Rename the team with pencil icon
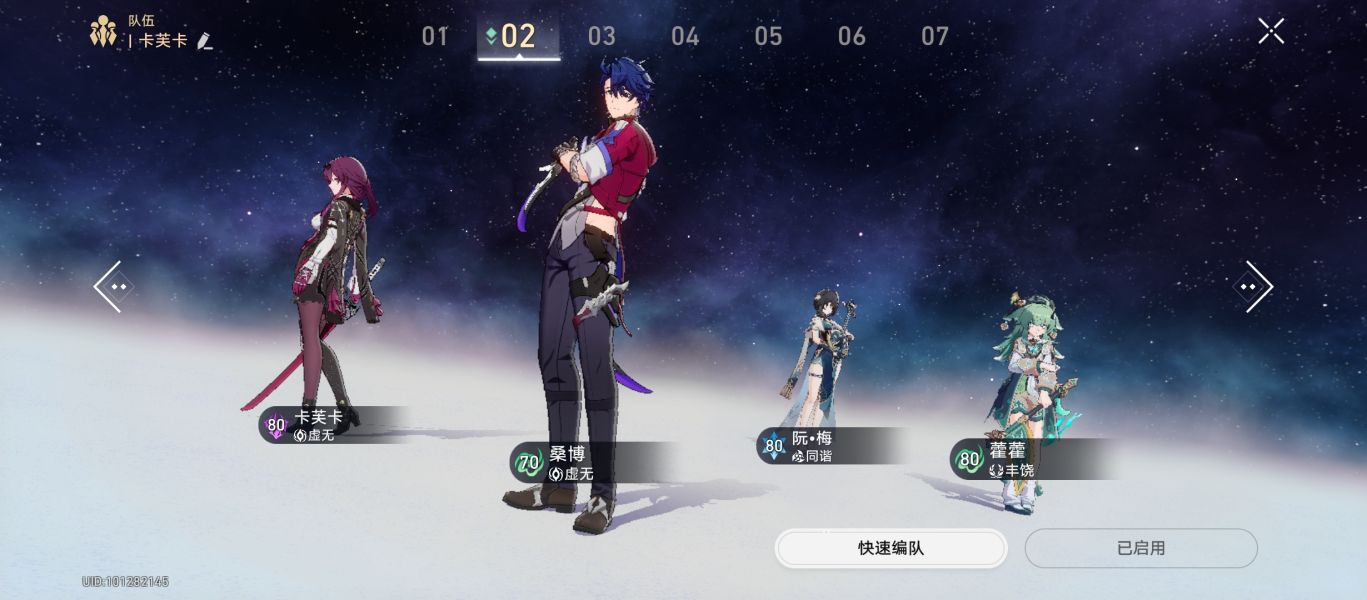The image size is (1367, 600). click(205, 41)
